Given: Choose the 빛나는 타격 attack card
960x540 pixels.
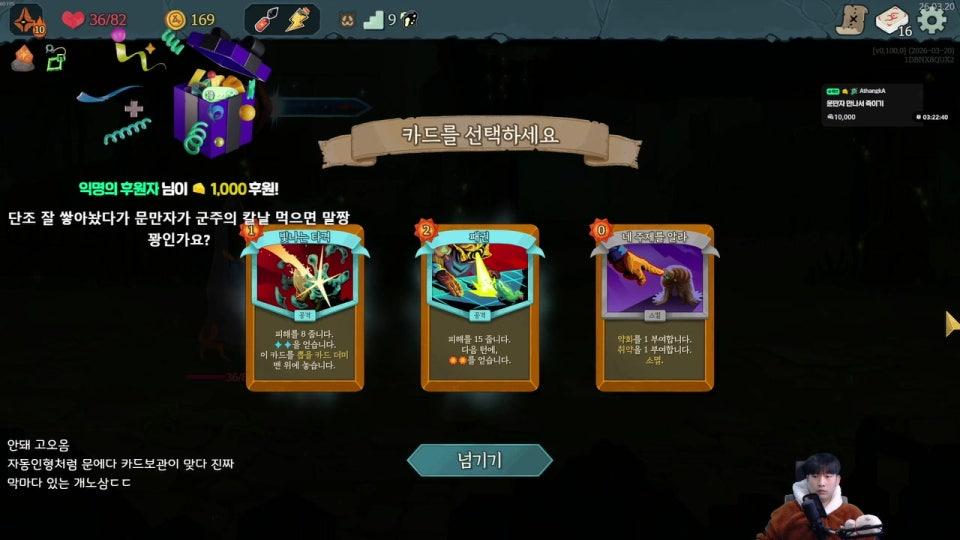Looking at the screenshot, I should (305, 307).
